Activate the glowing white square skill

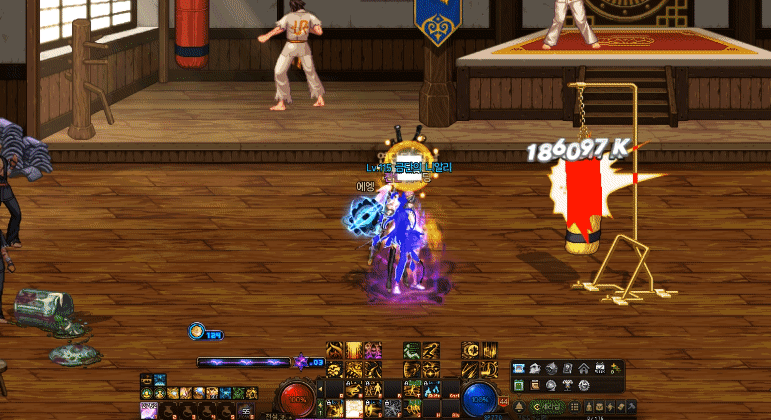click(352, 408)
